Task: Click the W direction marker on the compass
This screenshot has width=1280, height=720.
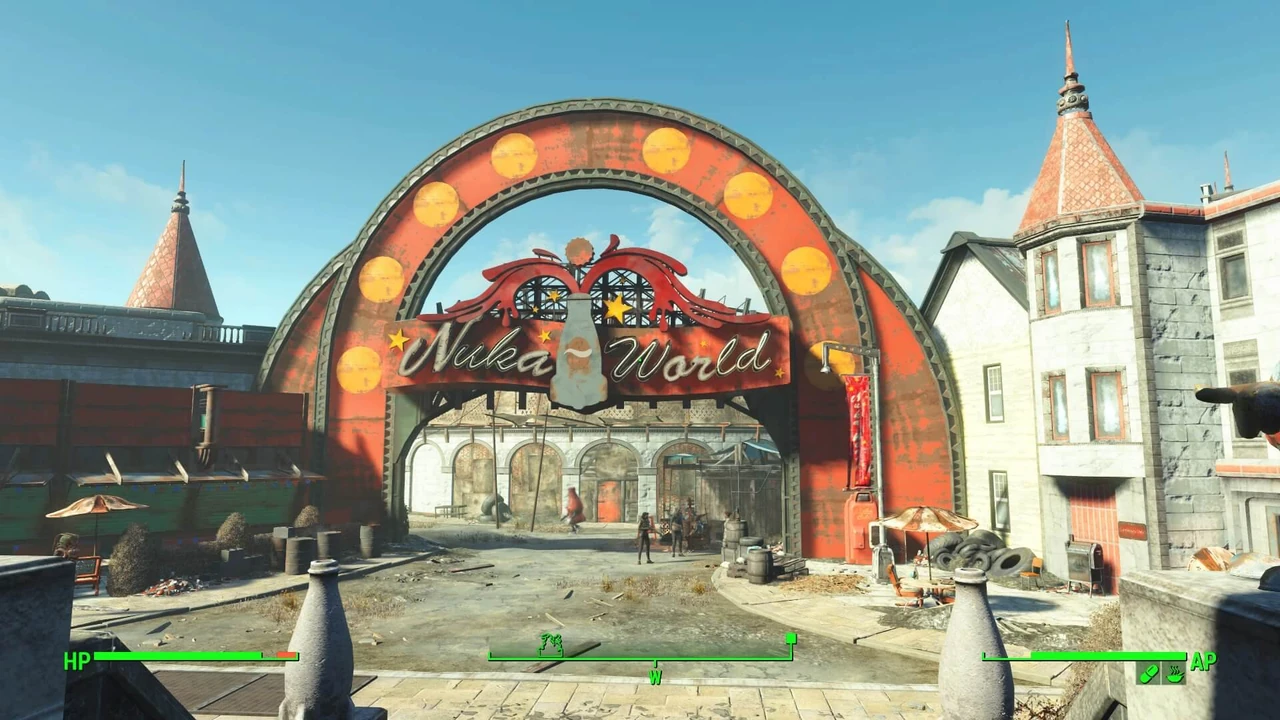Action: click(657, 675)
